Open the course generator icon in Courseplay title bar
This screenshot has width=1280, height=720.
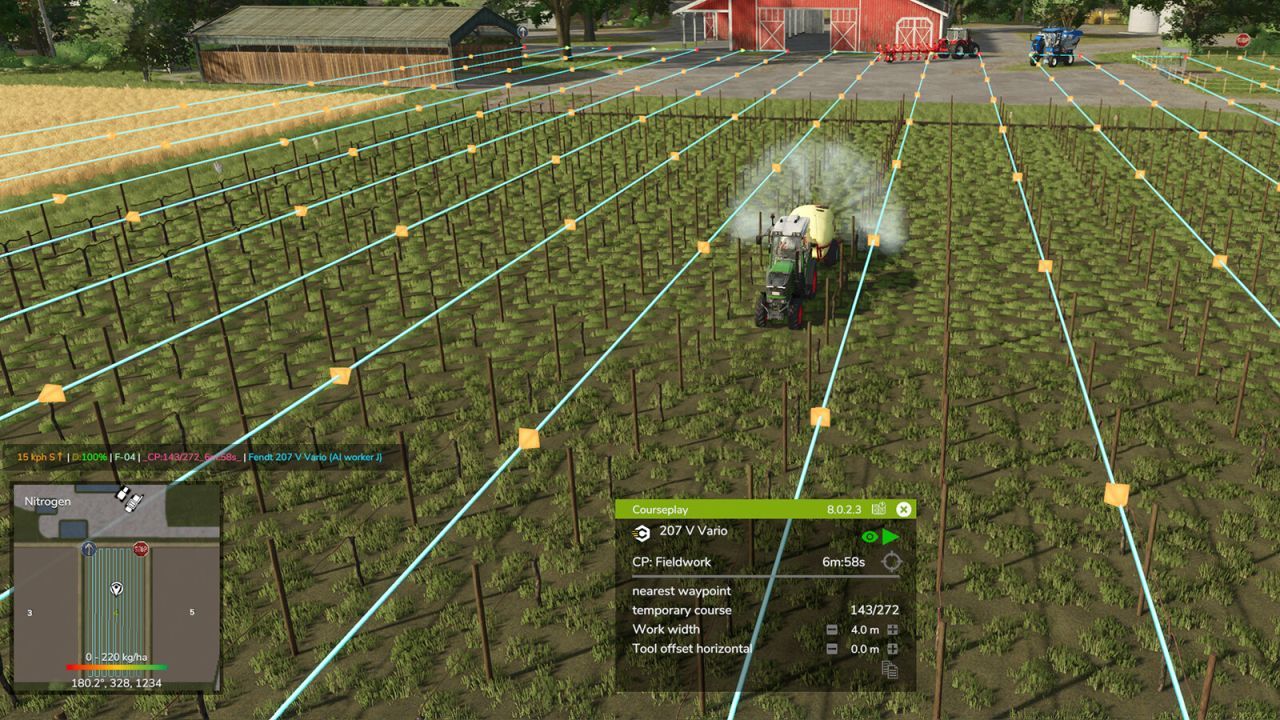click(x=880, y=508)
